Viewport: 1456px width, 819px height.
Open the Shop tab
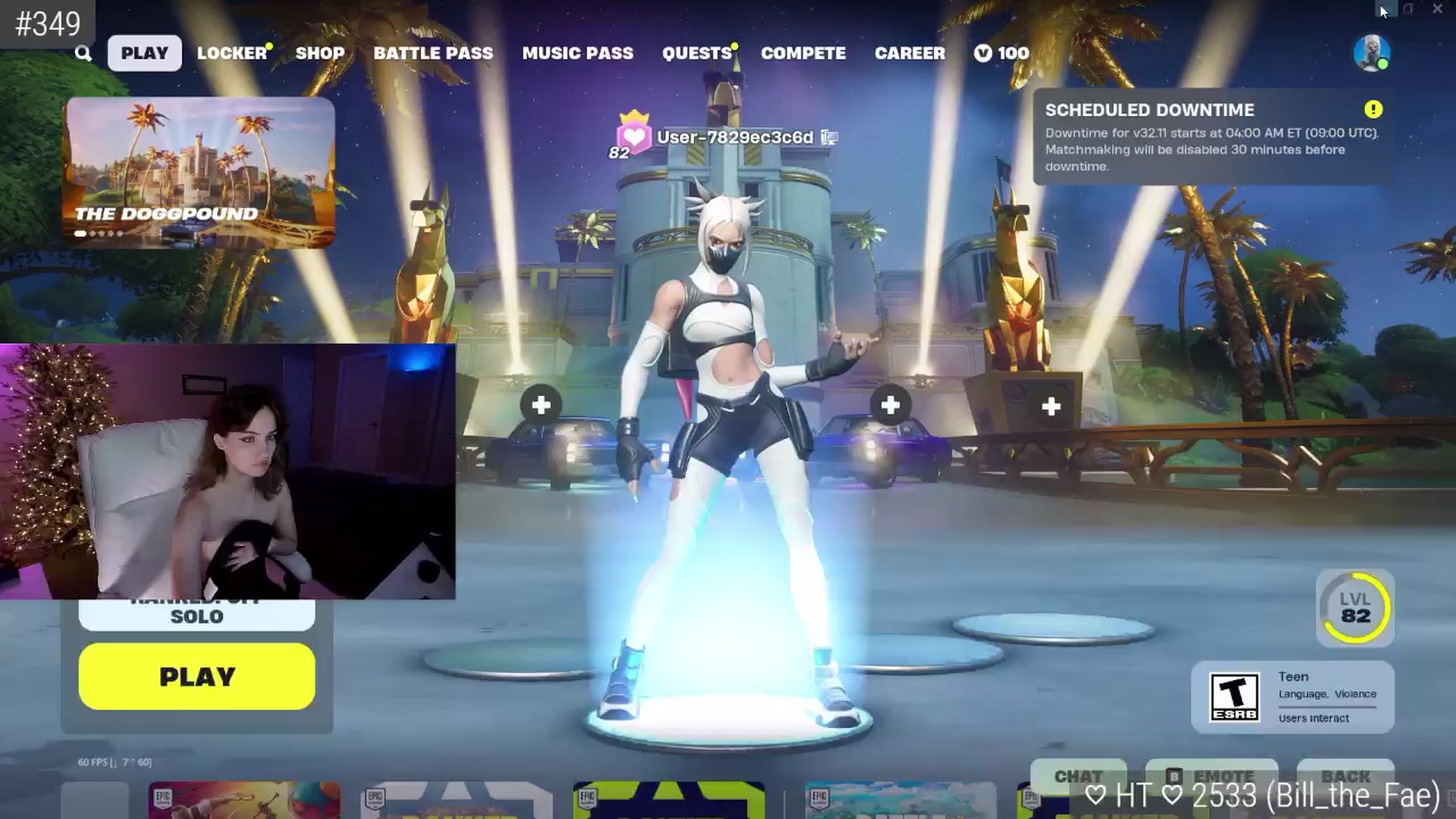pyautogui.click(x=319, y=53)
